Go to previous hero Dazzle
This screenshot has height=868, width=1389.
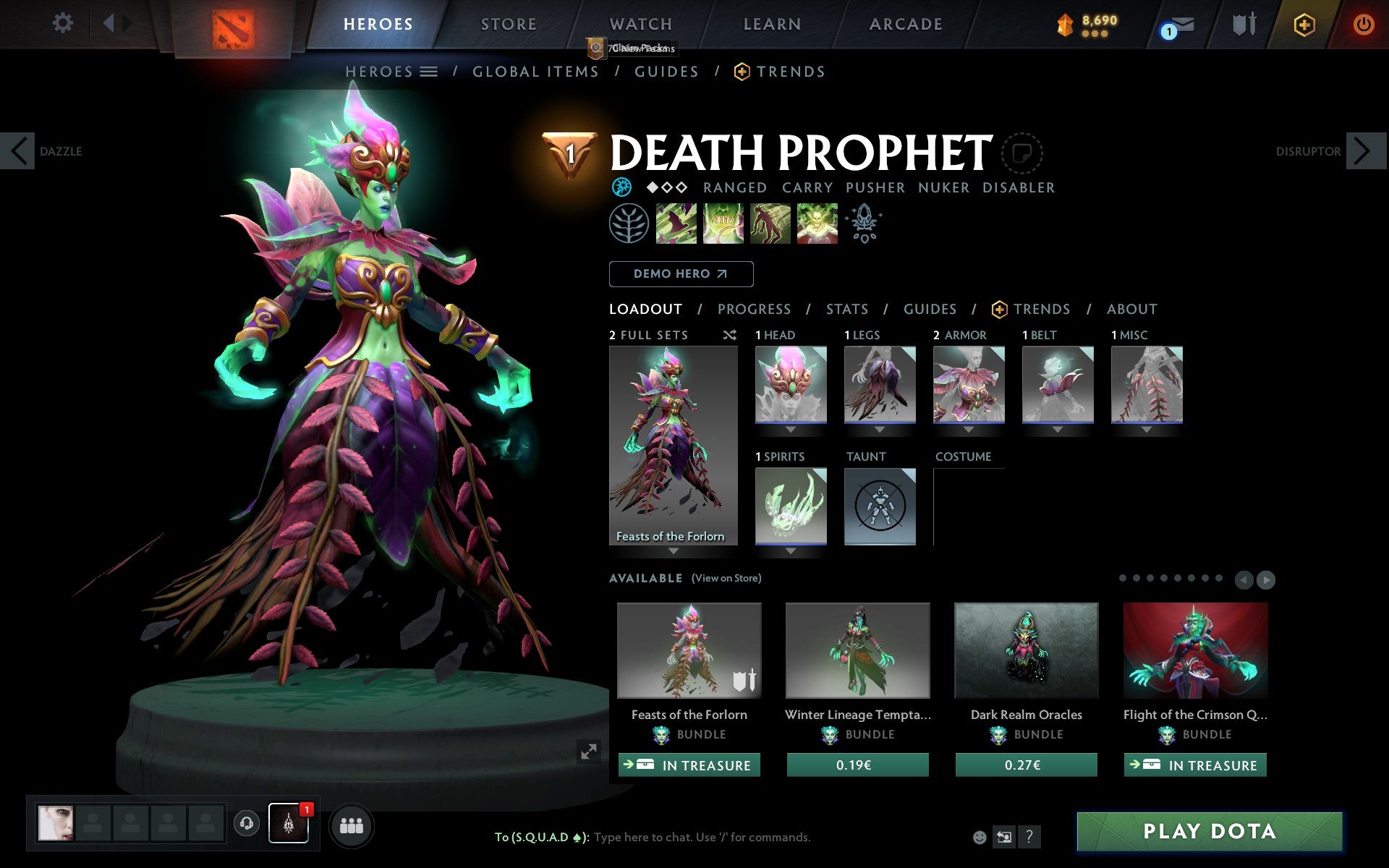tap(18, 151)
